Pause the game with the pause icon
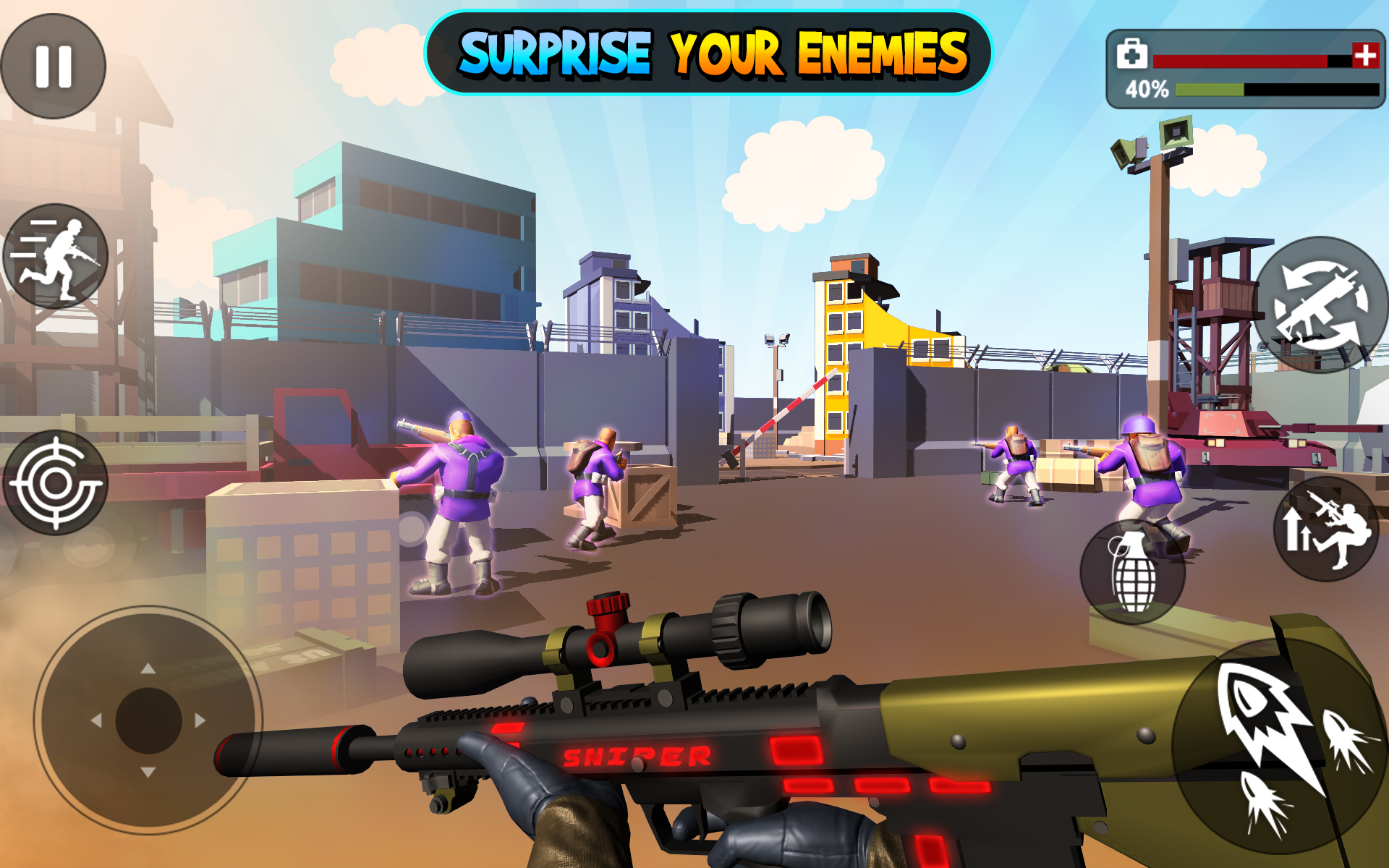The width and height of the screenshot is (1389, 868). [55, 65]
